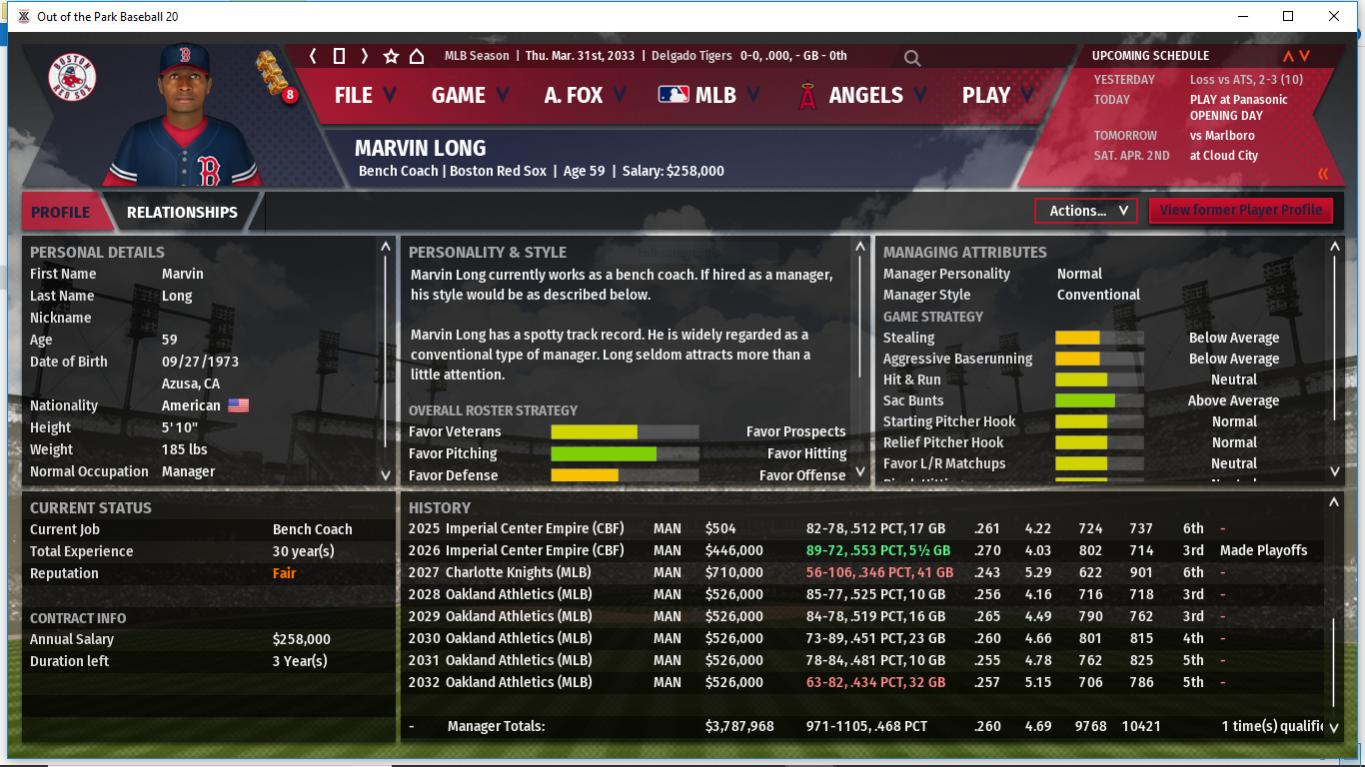This screenshot has width=1365, height=767.
Task: Switch to the Relationships tab
Action: point(182,212)
